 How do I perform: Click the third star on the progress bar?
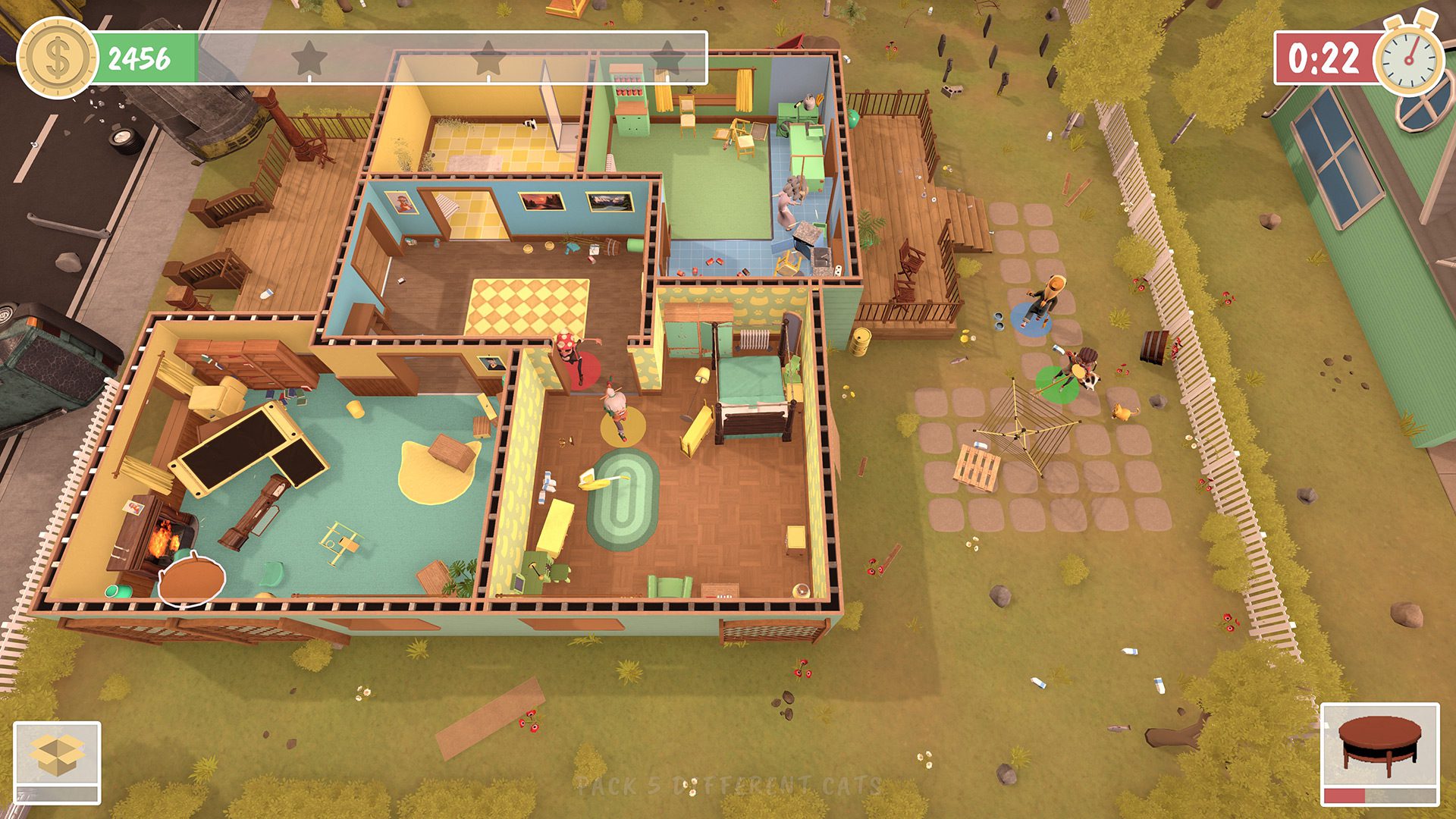(668, 55)
